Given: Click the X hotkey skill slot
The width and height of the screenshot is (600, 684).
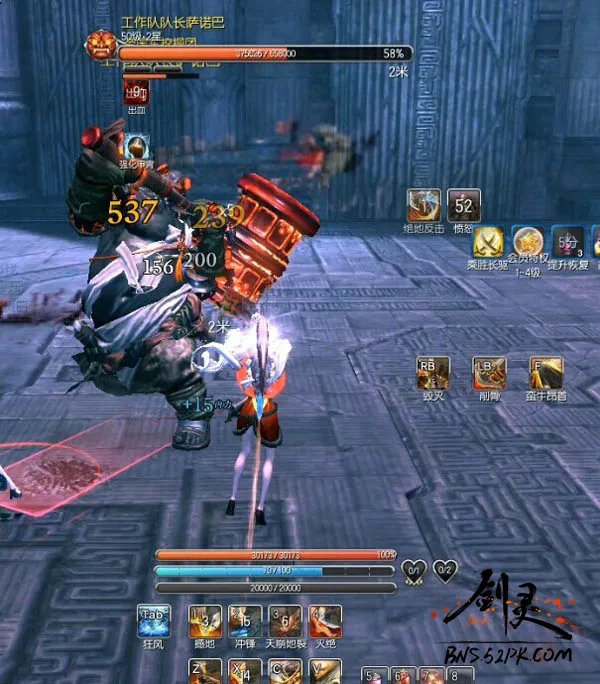Looking at the screenshot, I should point(245,671).
